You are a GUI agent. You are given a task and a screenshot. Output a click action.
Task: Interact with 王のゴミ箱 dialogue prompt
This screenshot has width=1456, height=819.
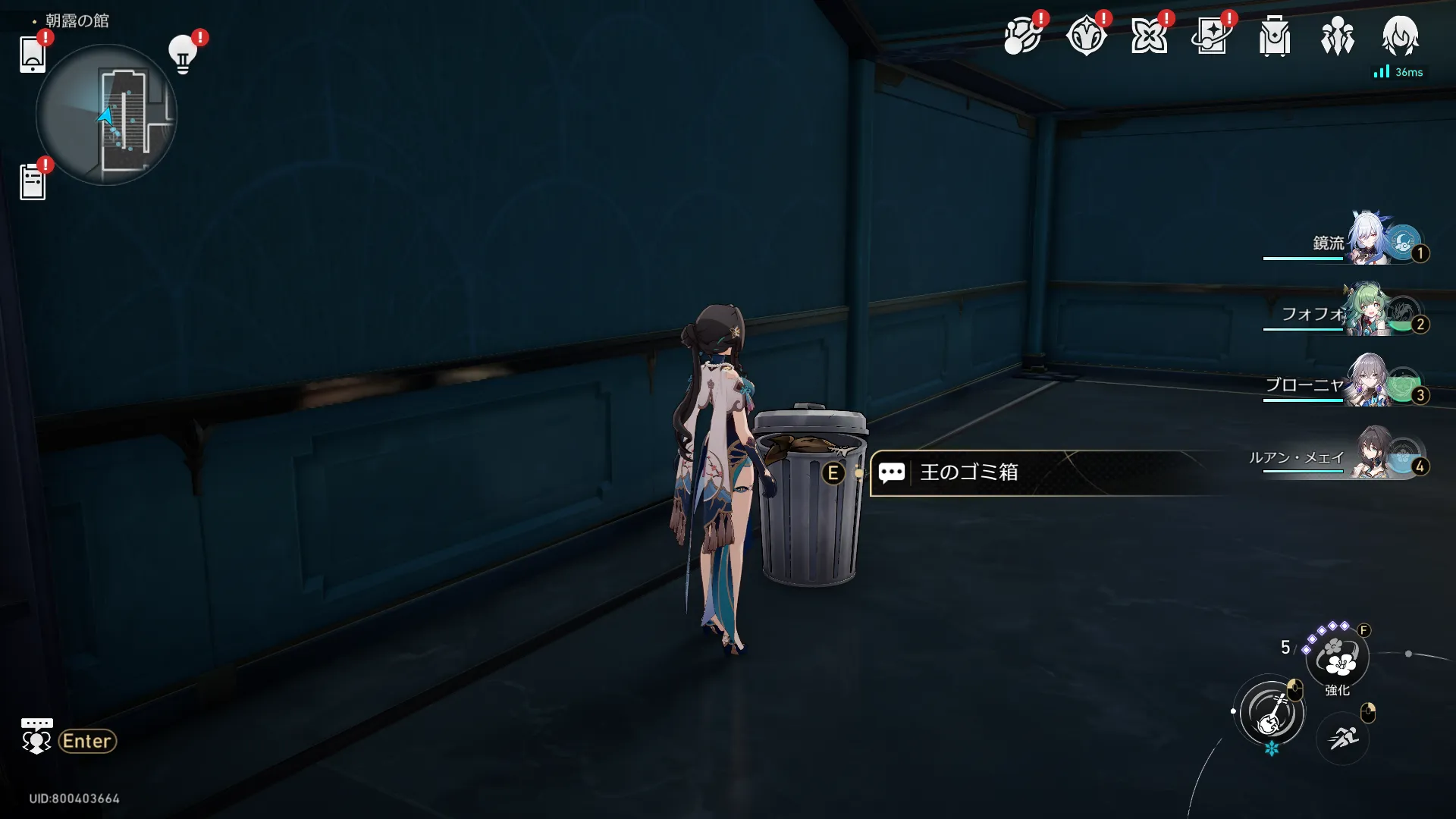coord(968,472)
